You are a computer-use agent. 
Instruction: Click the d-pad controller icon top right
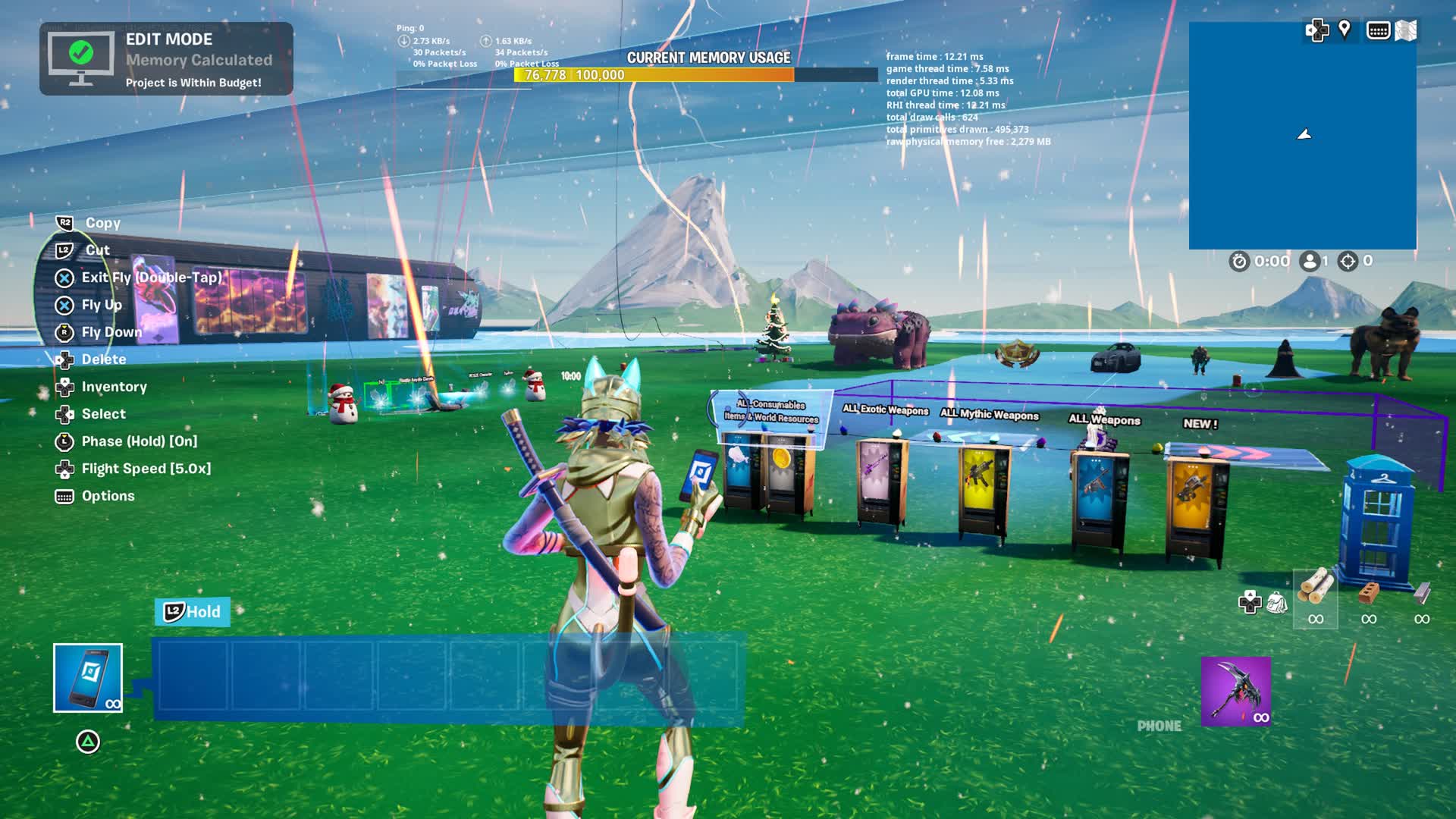pyautogui.click(x=1318, y=30)
